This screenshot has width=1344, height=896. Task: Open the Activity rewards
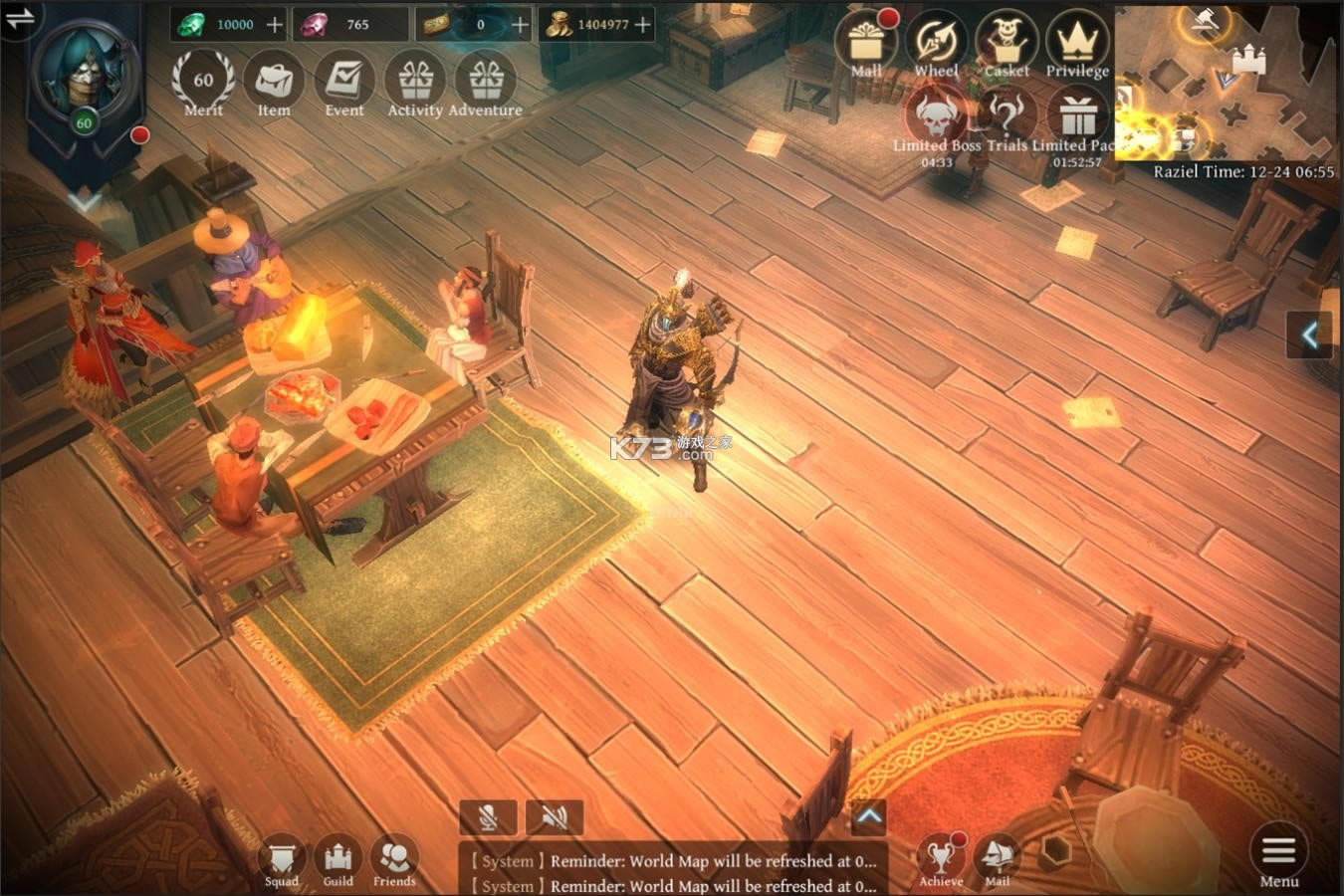[x=415, y=83]
